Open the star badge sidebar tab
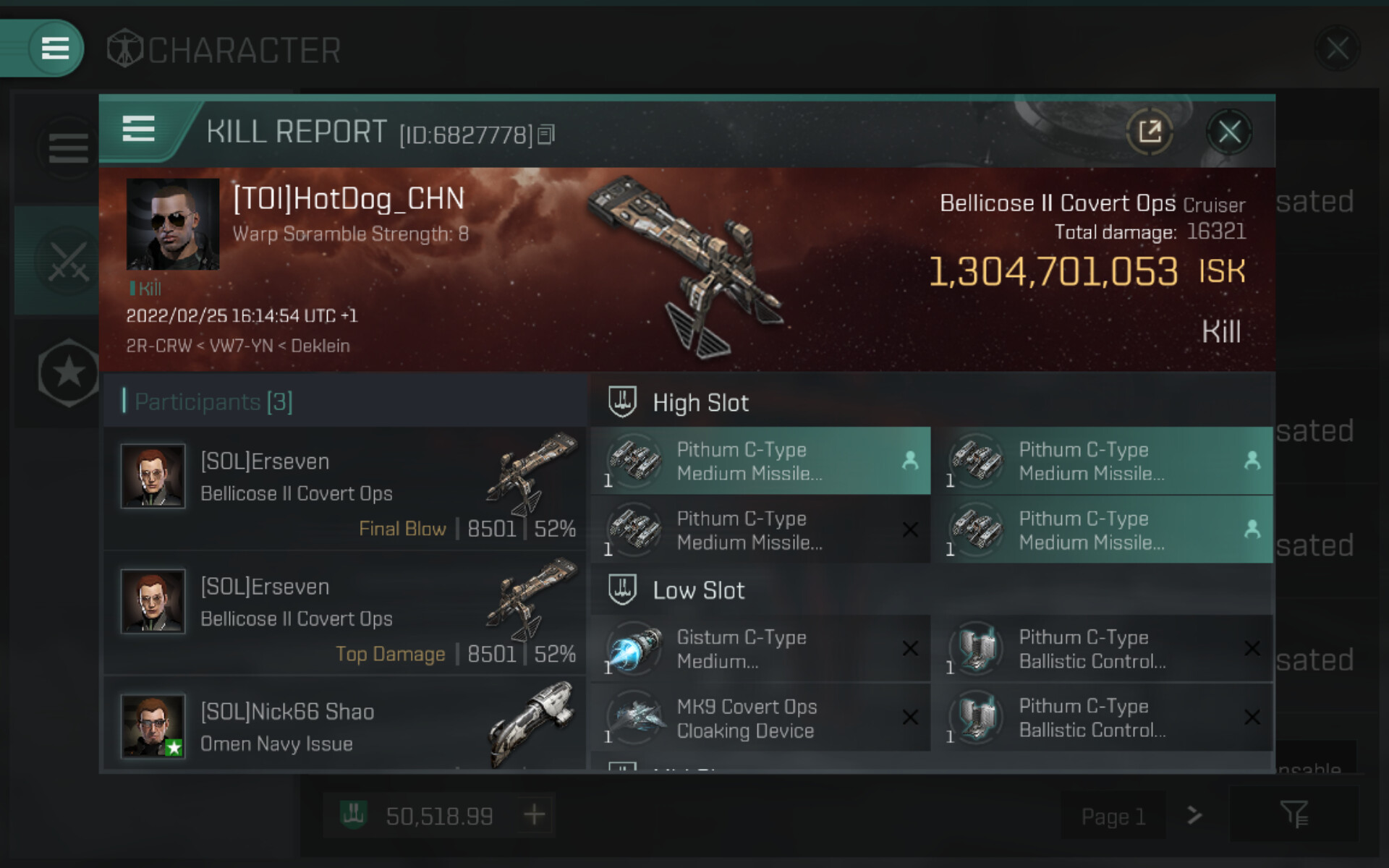 [69, 373]
